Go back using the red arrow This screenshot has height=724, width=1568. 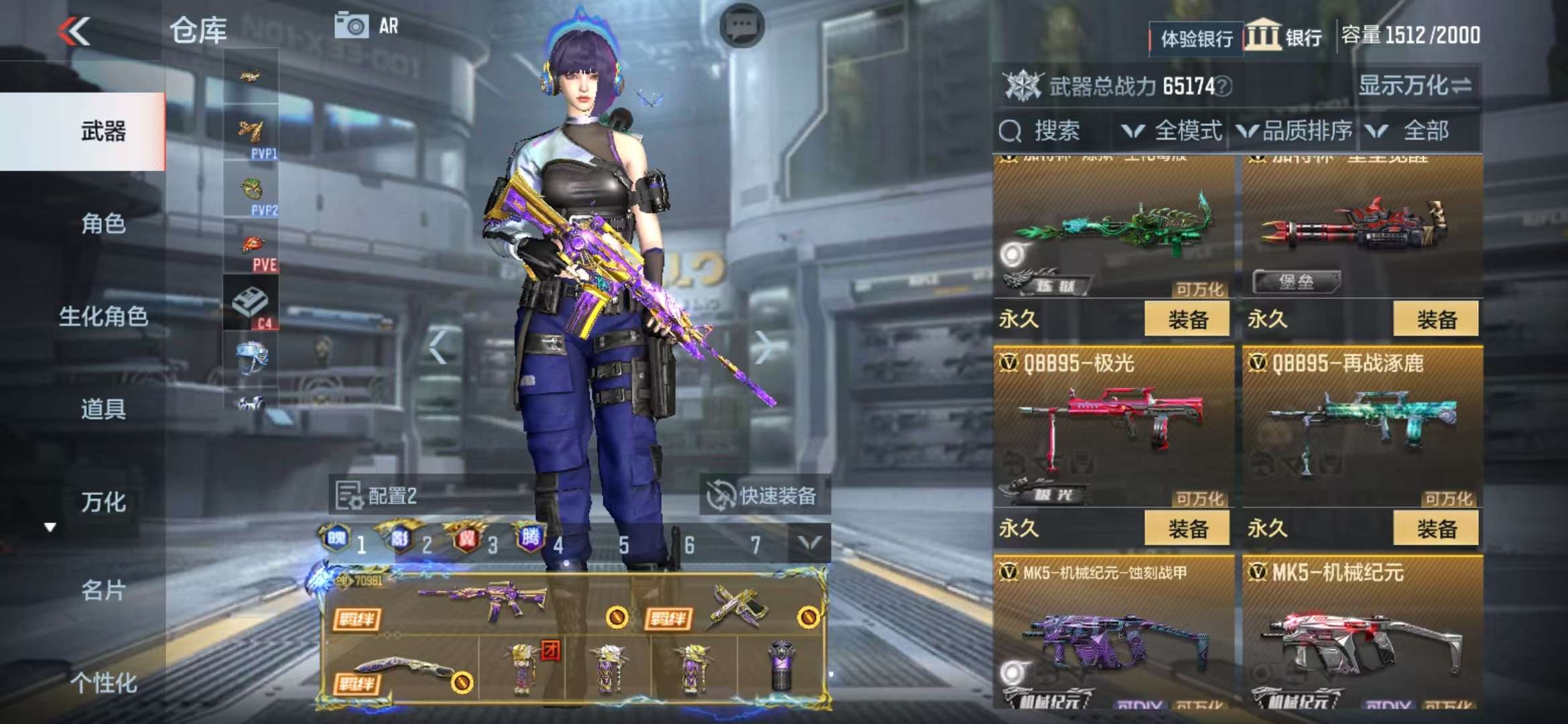(x=74, y=31)
